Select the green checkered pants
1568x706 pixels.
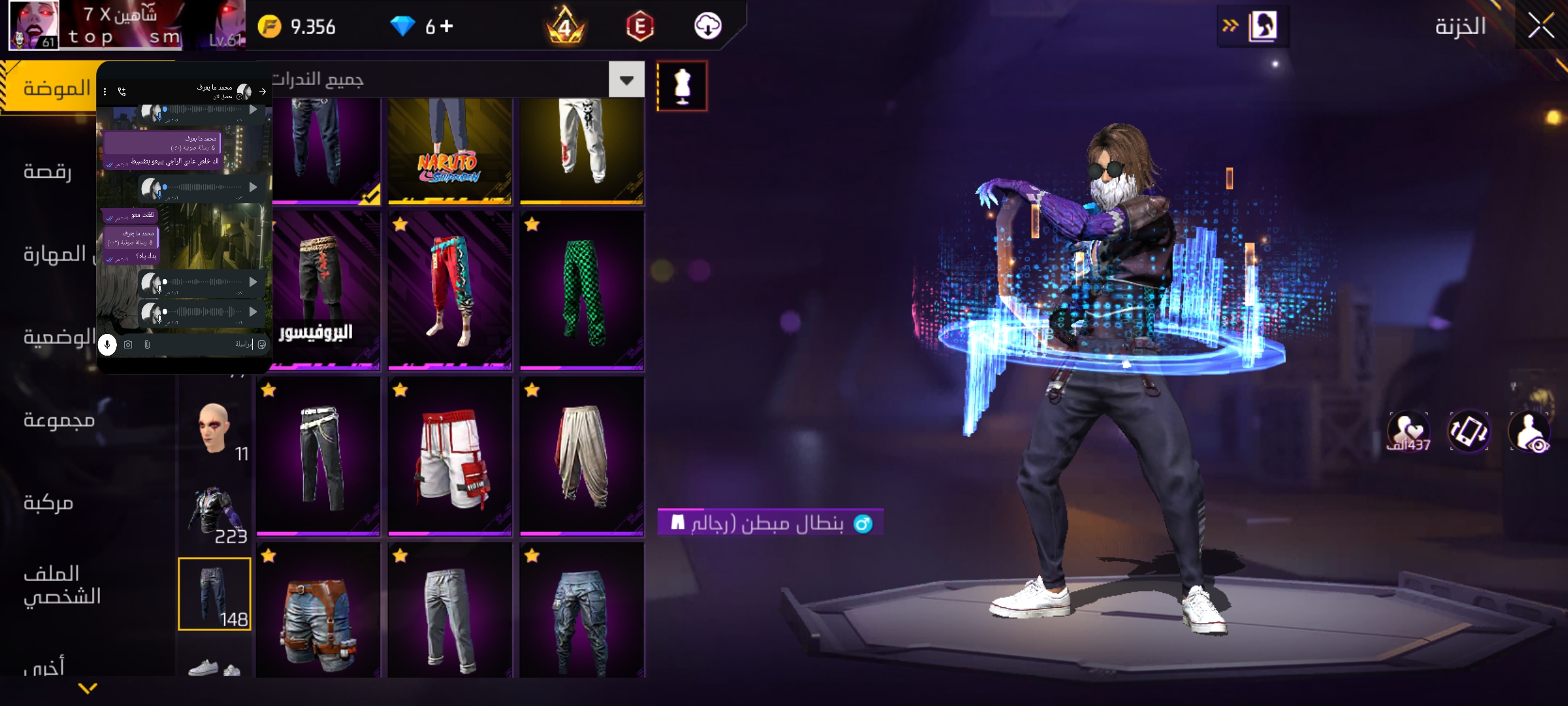[x=581, y=291]
